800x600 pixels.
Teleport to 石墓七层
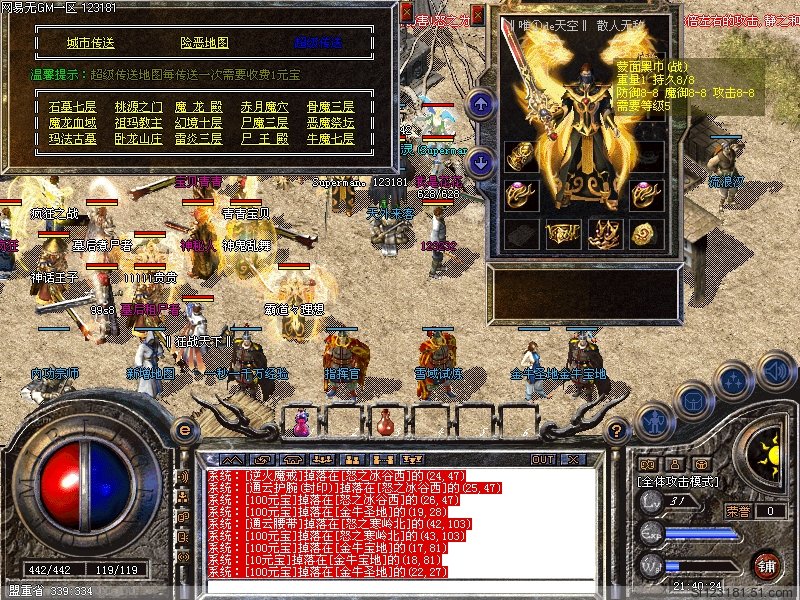pos(72,107)
